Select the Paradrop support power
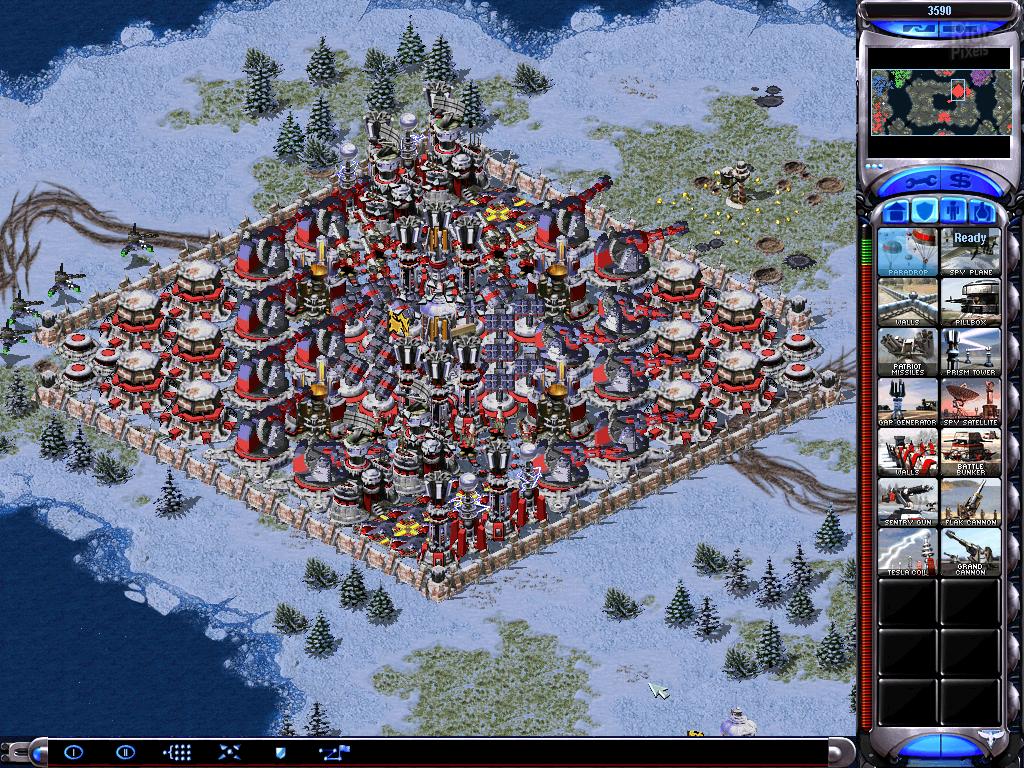 click(908, 251)
